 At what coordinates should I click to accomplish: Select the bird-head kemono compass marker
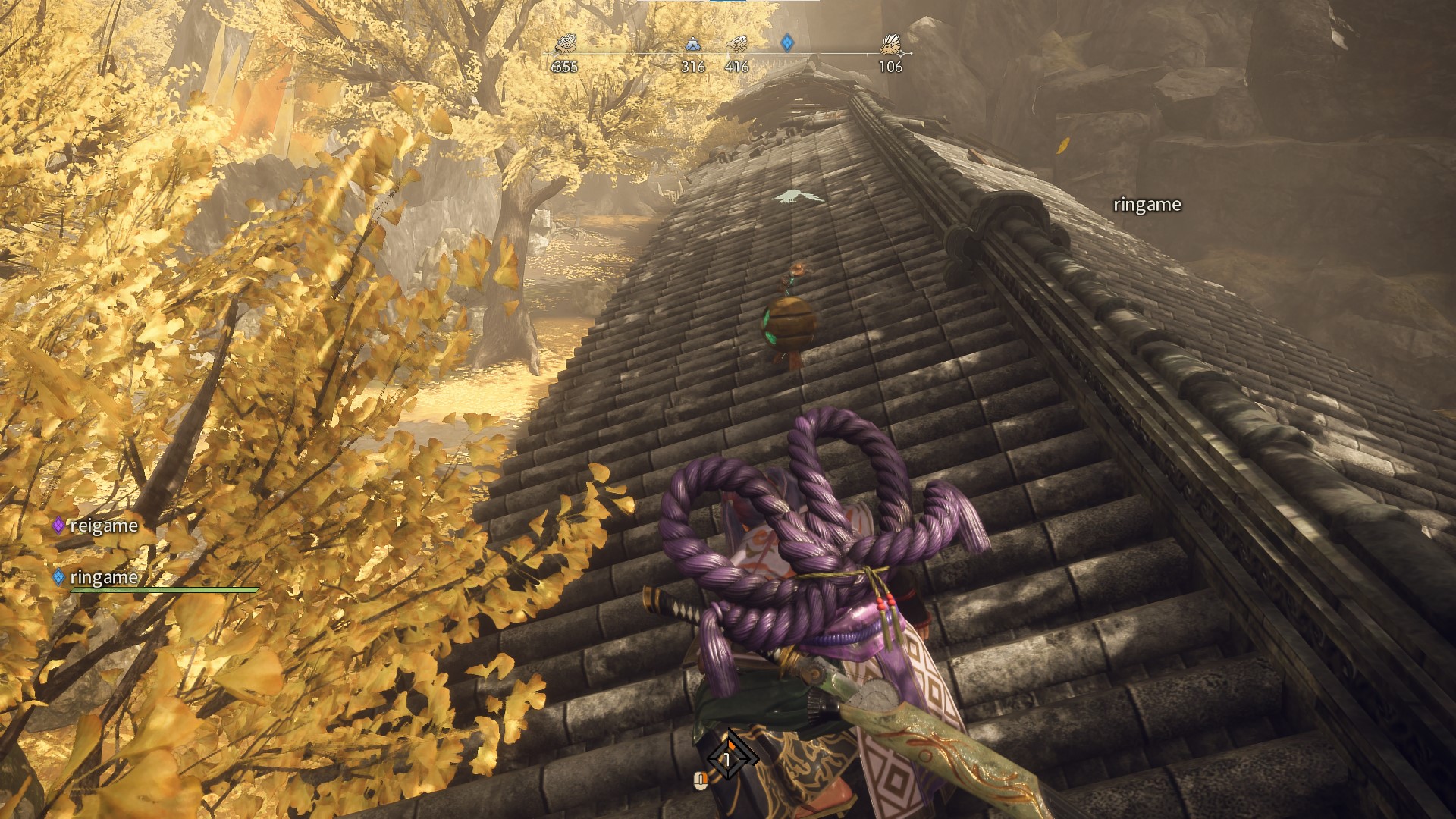(x=736, y=44)
